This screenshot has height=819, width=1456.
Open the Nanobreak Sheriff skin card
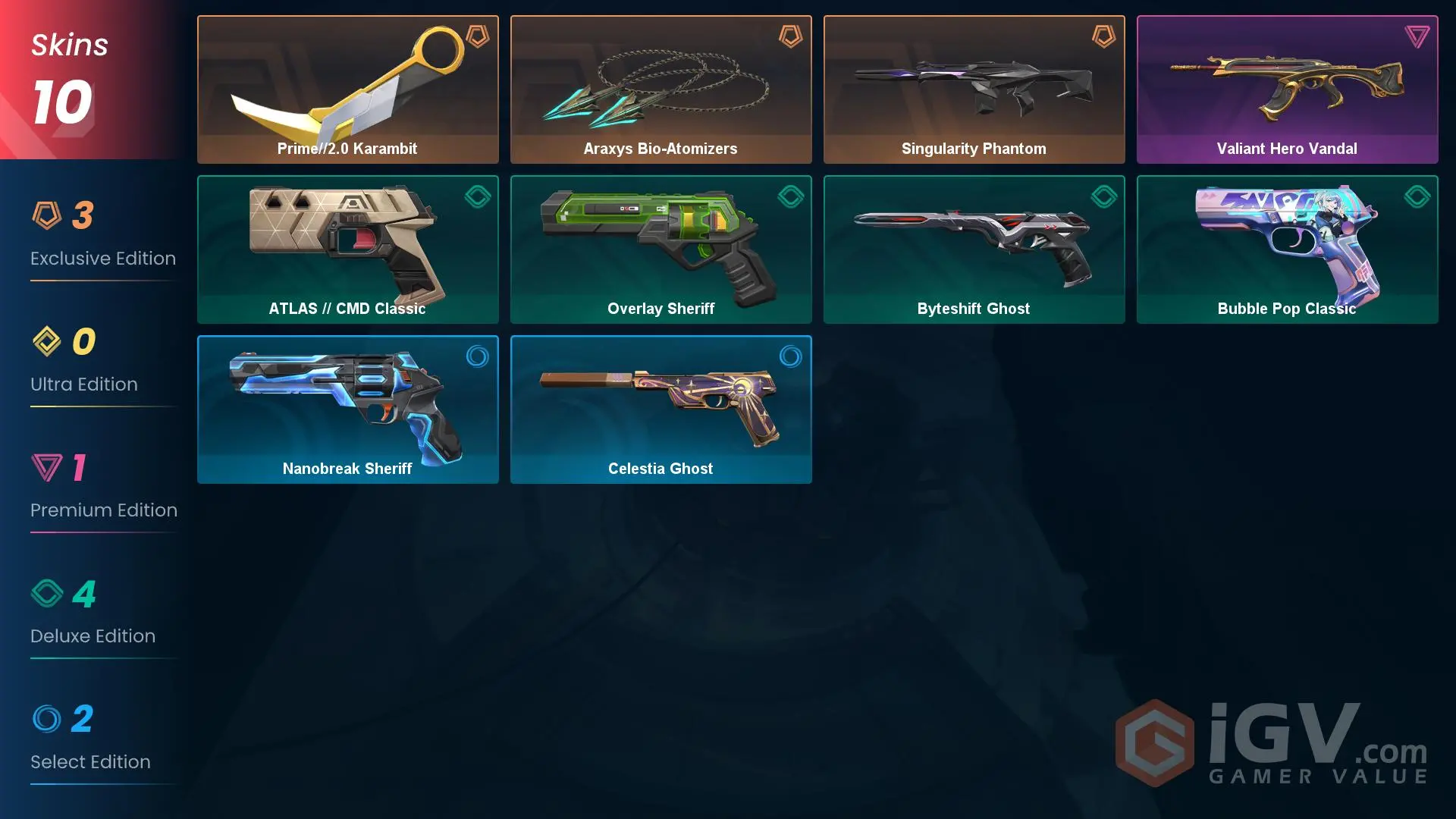tap(347, 409)
